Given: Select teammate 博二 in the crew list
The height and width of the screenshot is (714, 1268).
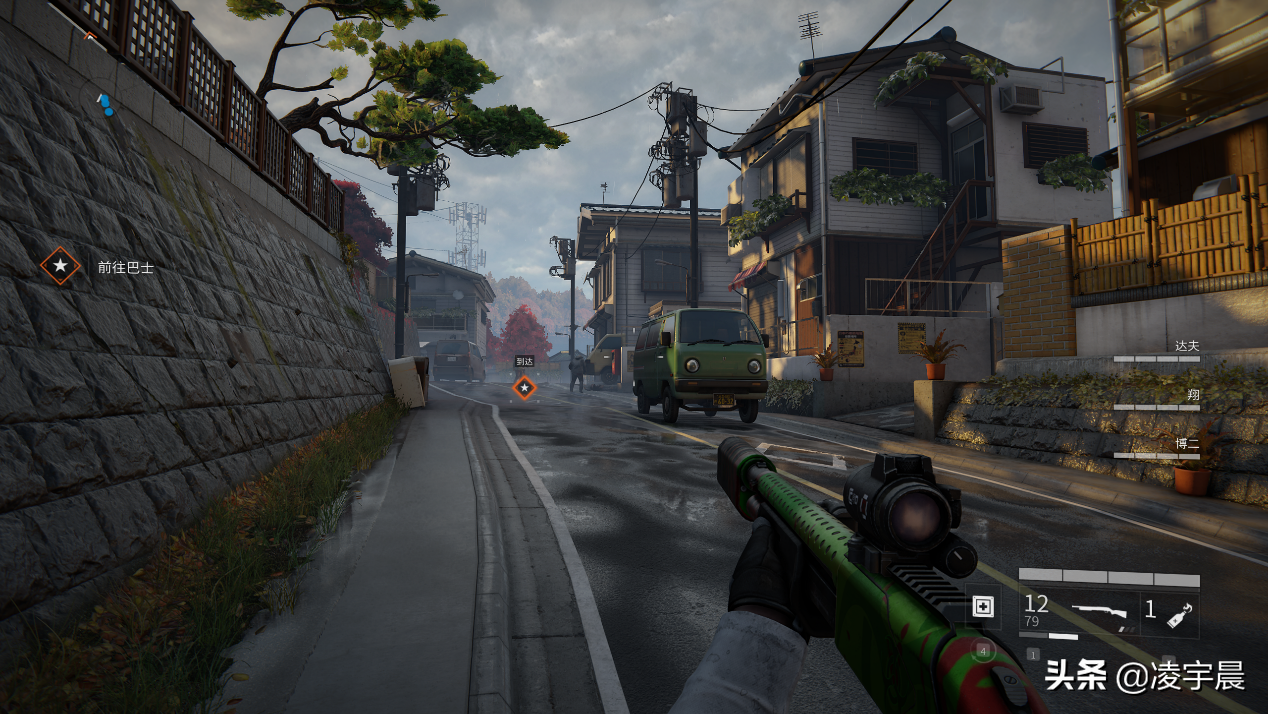Looking at the screenshot, I should (1186, 443).
